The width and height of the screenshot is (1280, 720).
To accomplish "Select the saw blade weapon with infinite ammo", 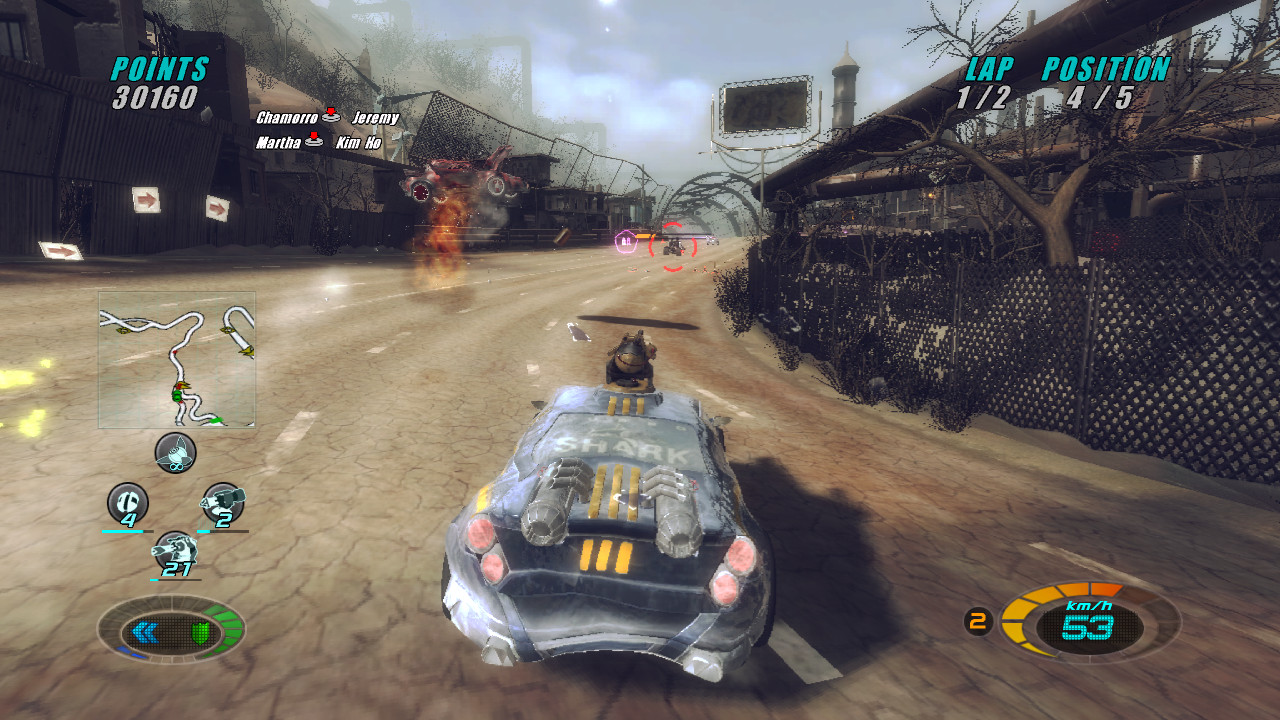I will coord(174,453).
